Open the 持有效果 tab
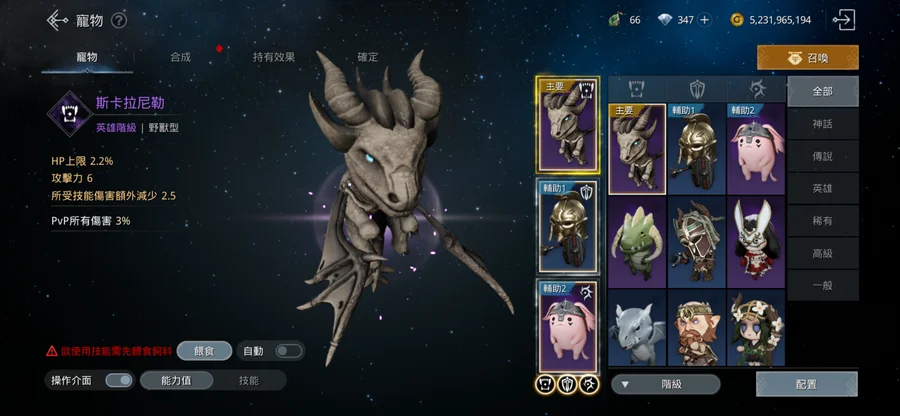 273,57
